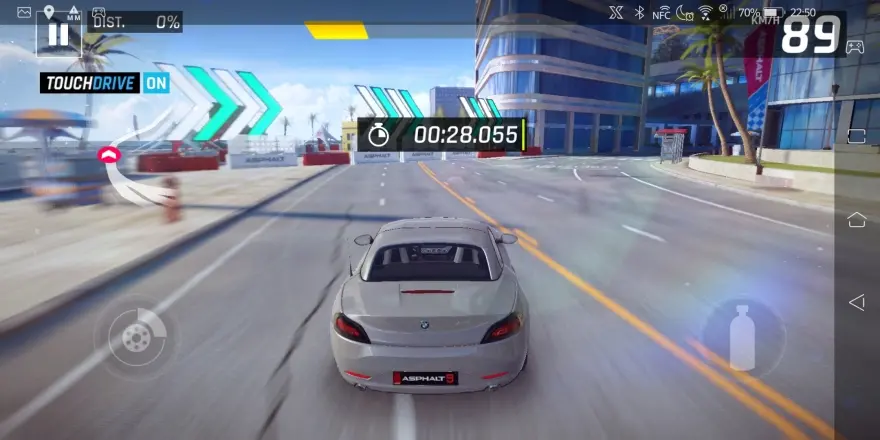
Task: Open the Android recent apps square
Action: [856, 135]
